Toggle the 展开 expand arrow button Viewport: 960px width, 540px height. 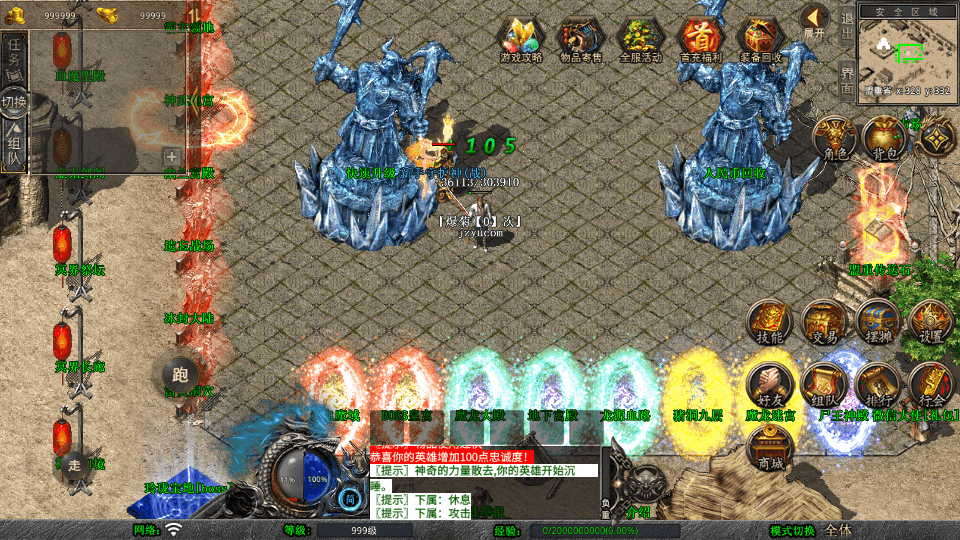click(x=815, y=20)
